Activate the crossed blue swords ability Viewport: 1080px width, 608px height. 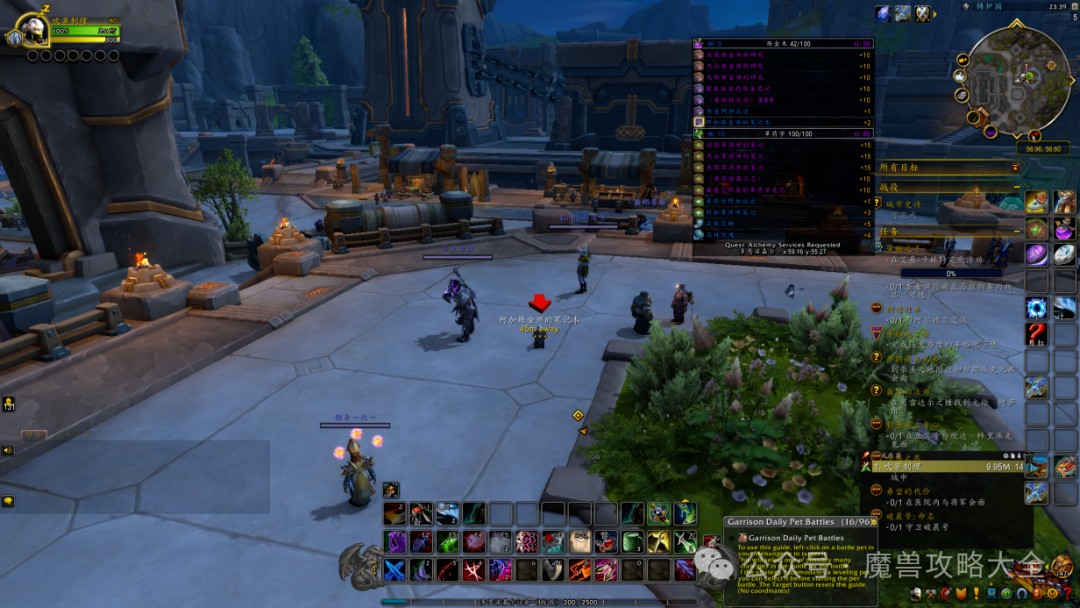394,570
